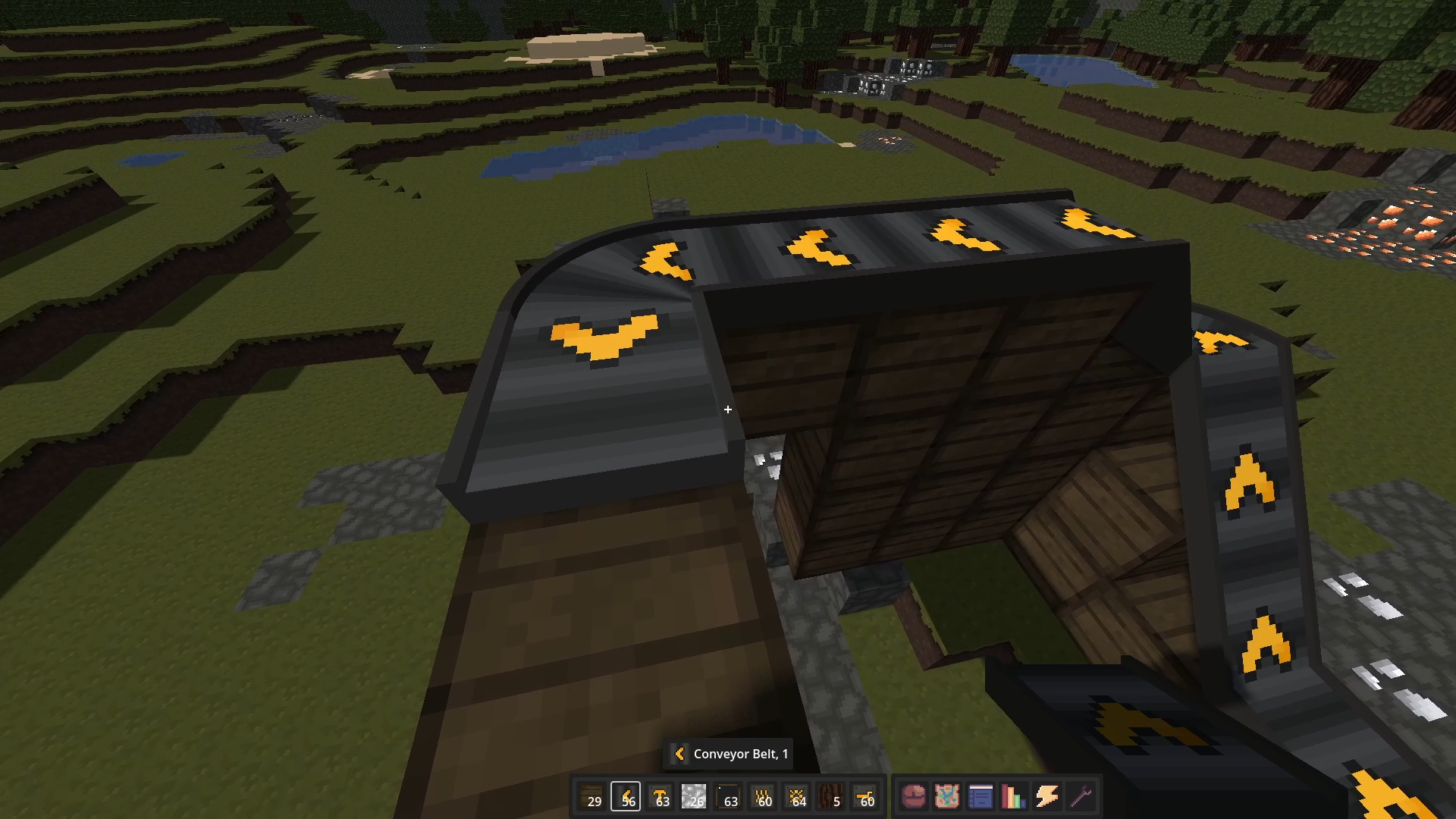Screen dimensions: 1456x819
Task: Select the last hotbar slot with count 60
Action: [x=866, y=796]
